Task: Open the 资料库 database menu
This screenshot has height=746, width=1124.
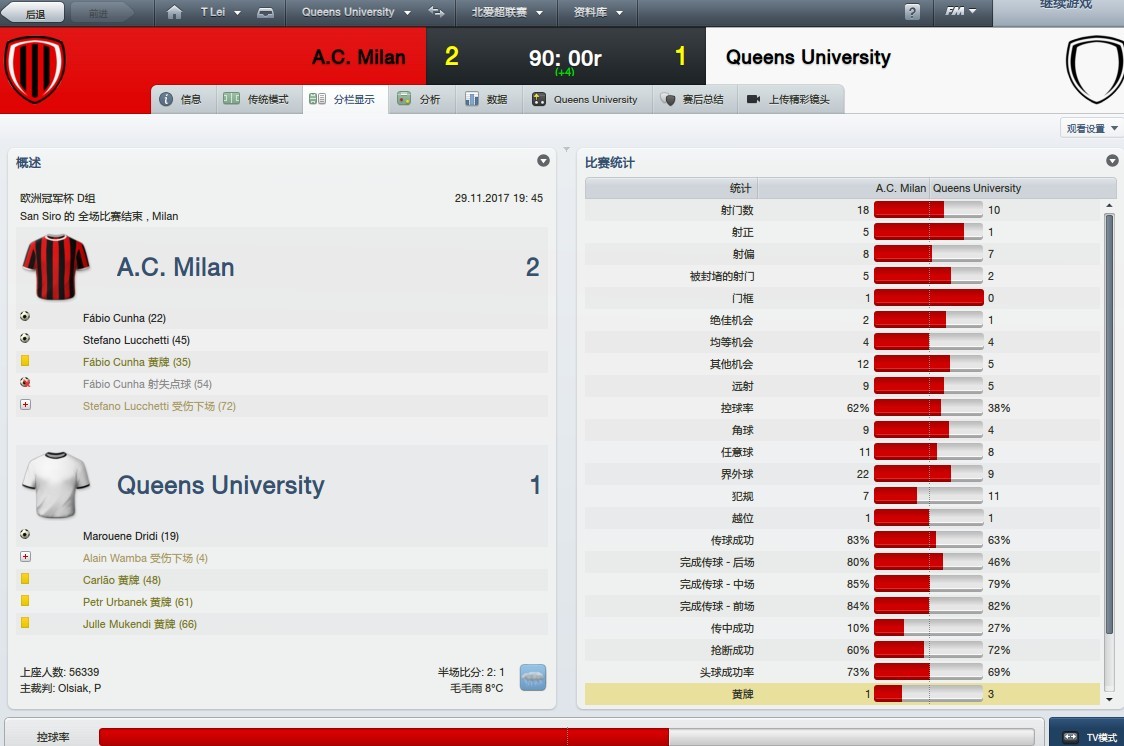Action: tap(598, 13)
